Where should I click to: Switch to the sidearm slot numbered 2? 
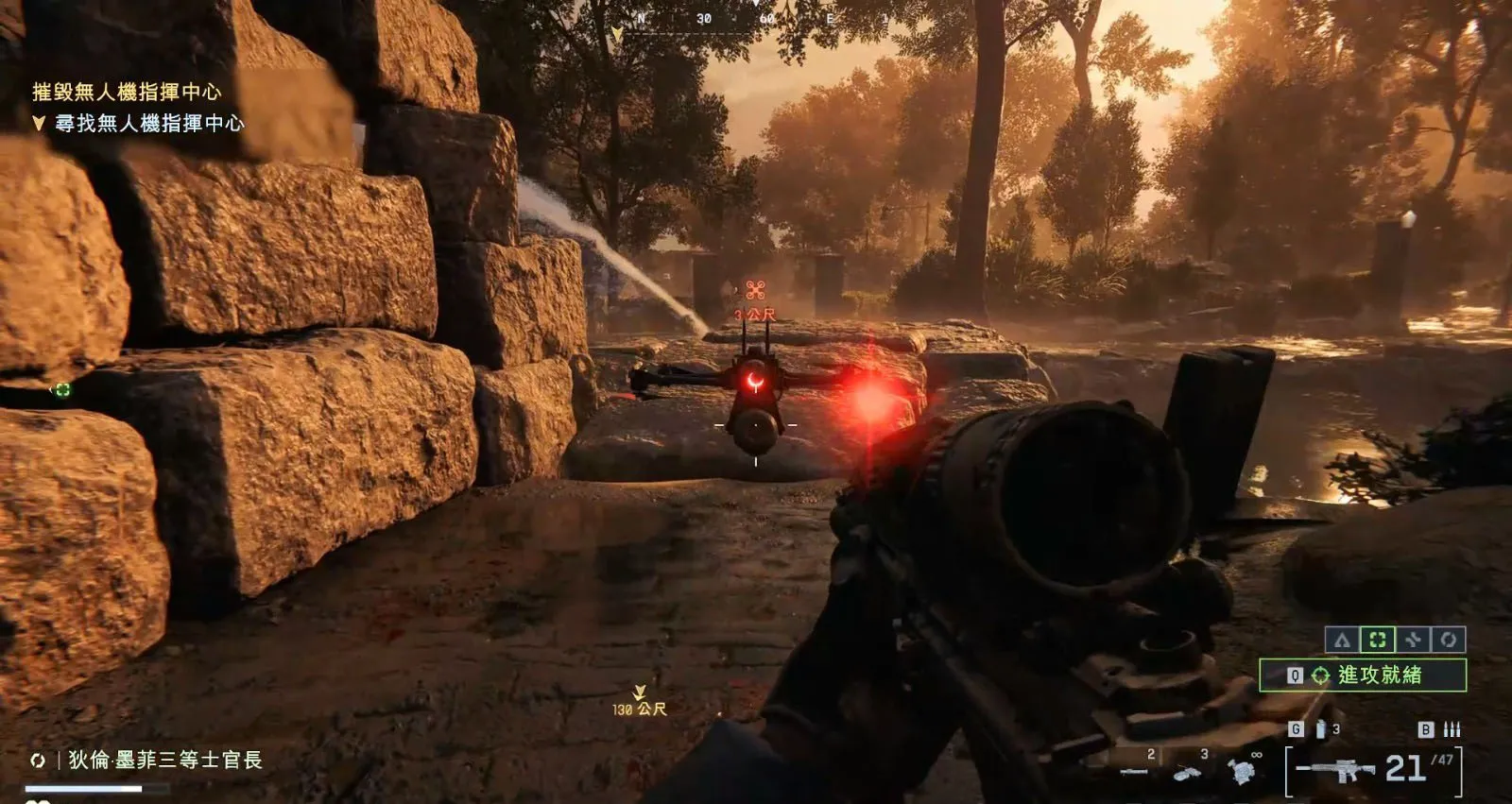[1135, 769]
